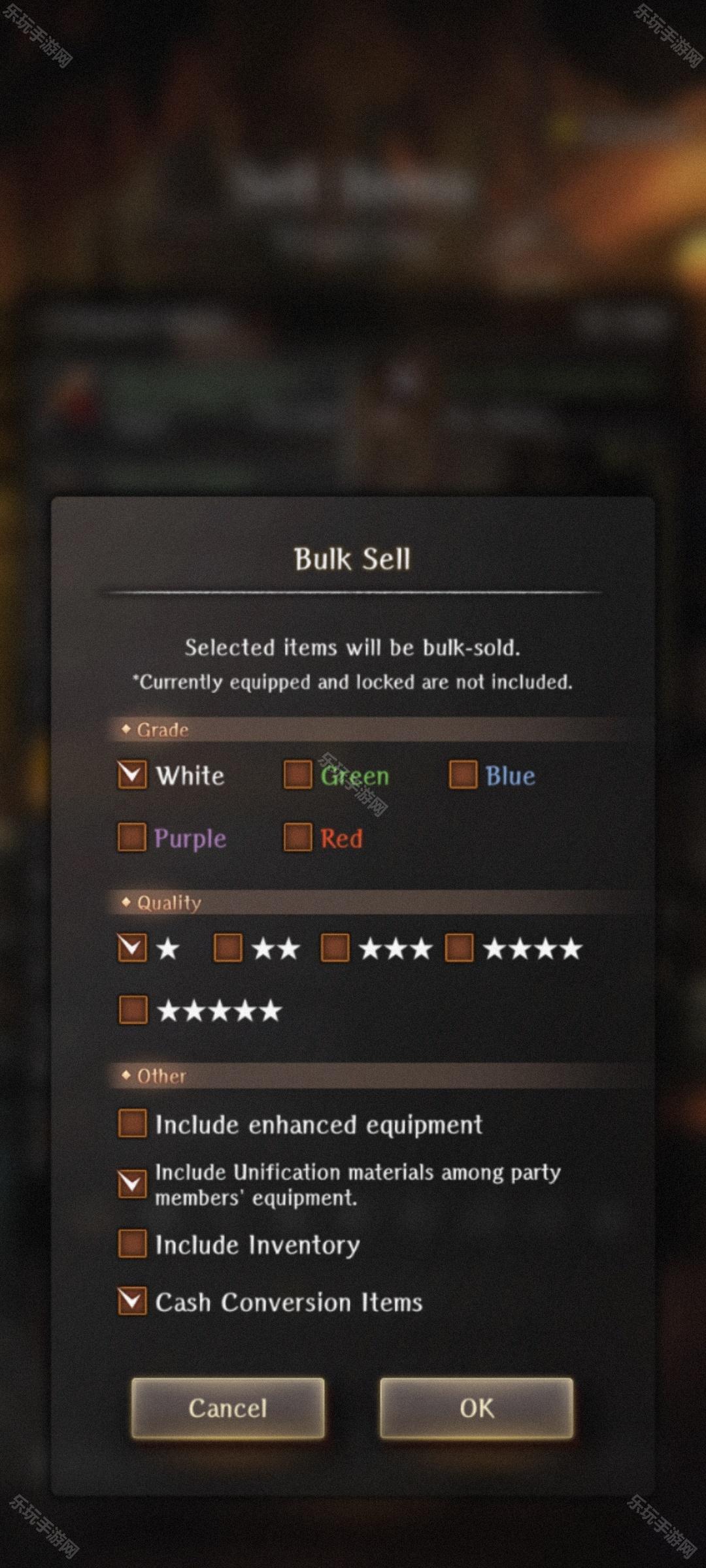Toggle Cash Conversion Items checkbox
Viewport: 706px width, 1568px height.
(132, 1301)
